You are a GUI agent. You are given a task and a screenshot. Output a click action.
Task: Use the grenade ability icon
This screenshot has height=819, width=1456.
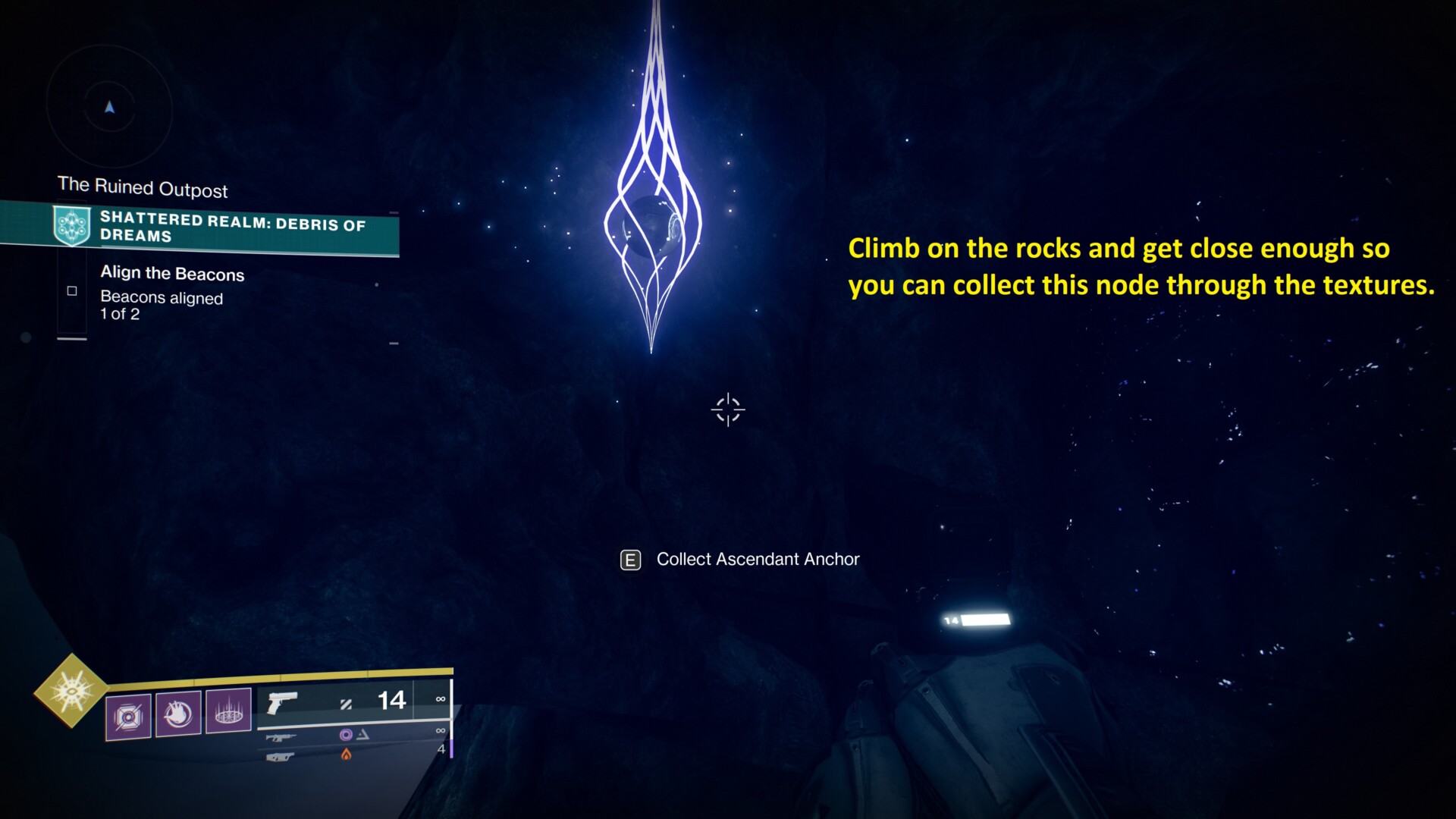click(x=128, y=716)
